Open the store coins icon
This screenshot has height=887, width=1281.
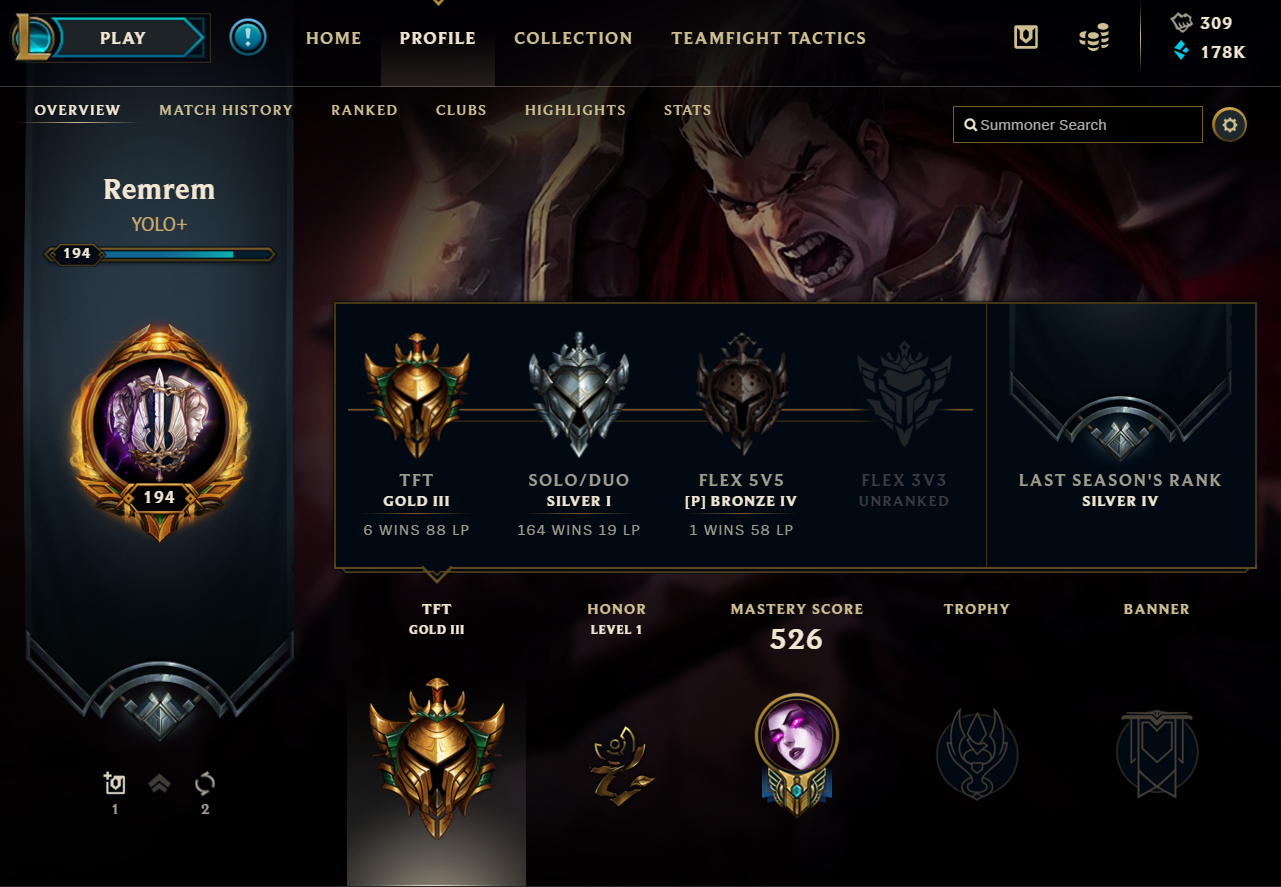(x=1094, y=39)
